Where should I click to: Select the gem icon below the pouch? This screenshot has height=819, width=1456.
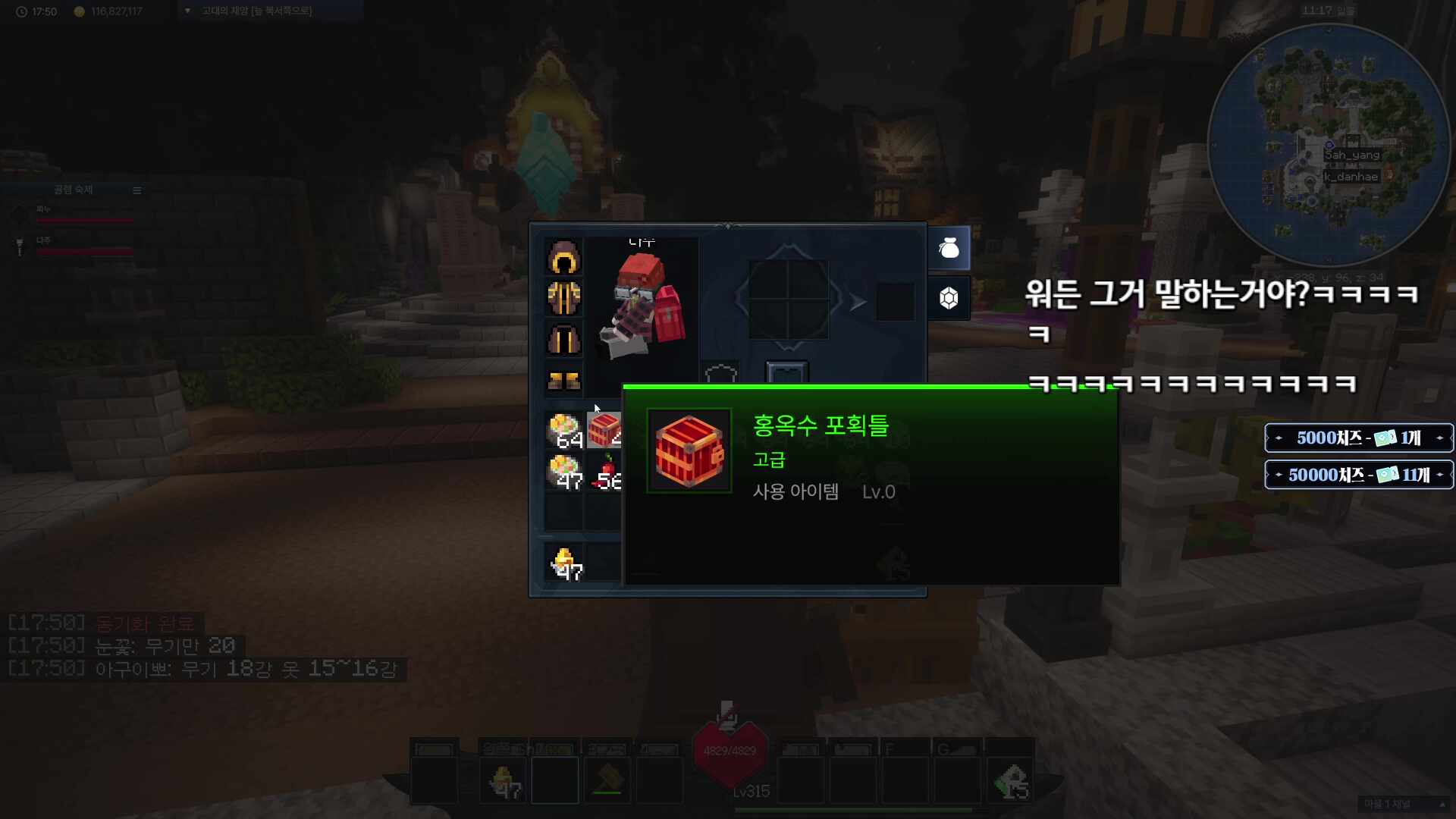coord(949,297)
